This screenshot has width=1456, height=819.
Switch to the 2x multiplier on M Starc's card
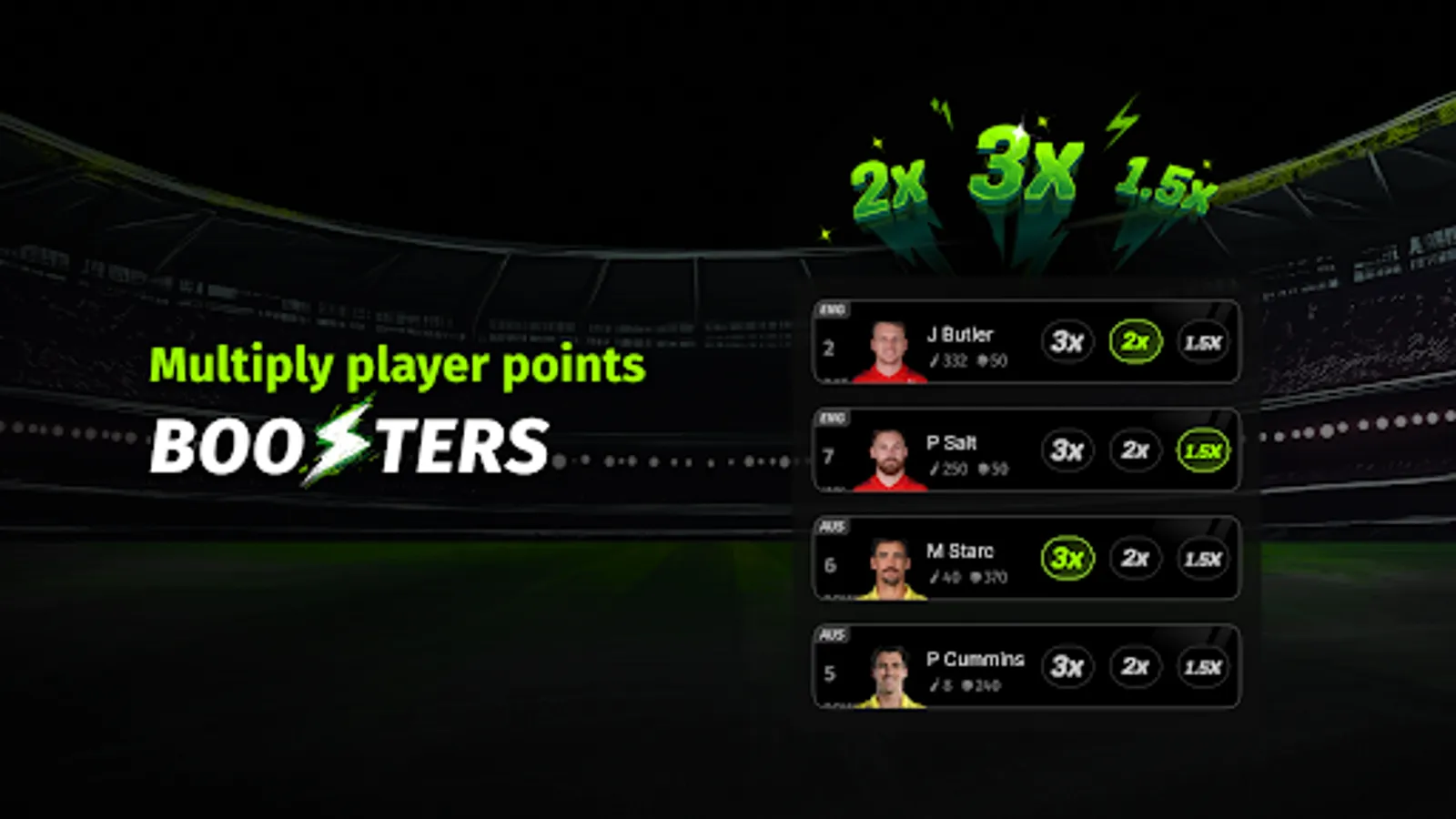(1135, 559)
